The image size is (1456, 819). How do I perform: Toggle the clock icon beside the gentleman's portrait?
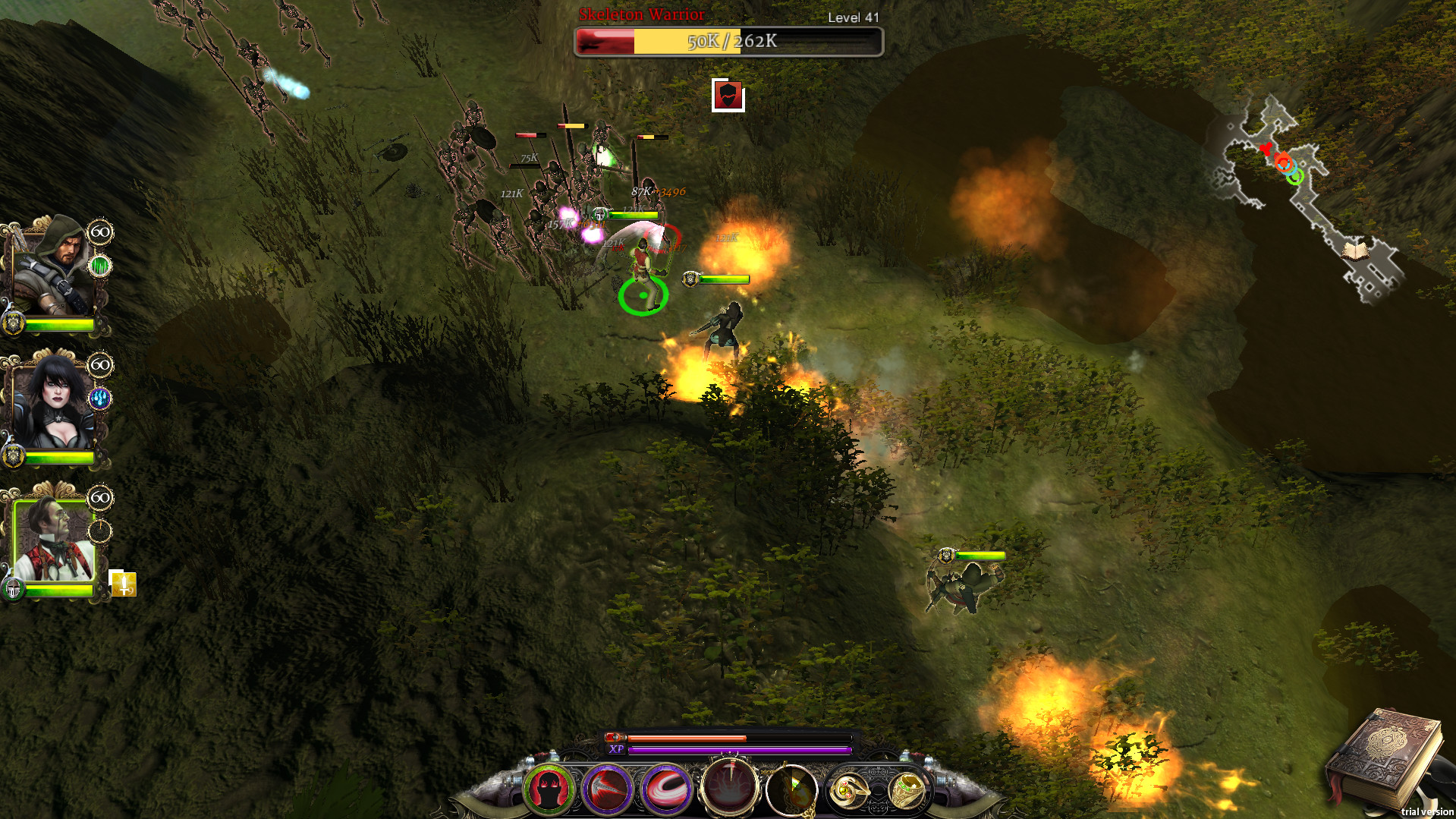click(99, 533)
